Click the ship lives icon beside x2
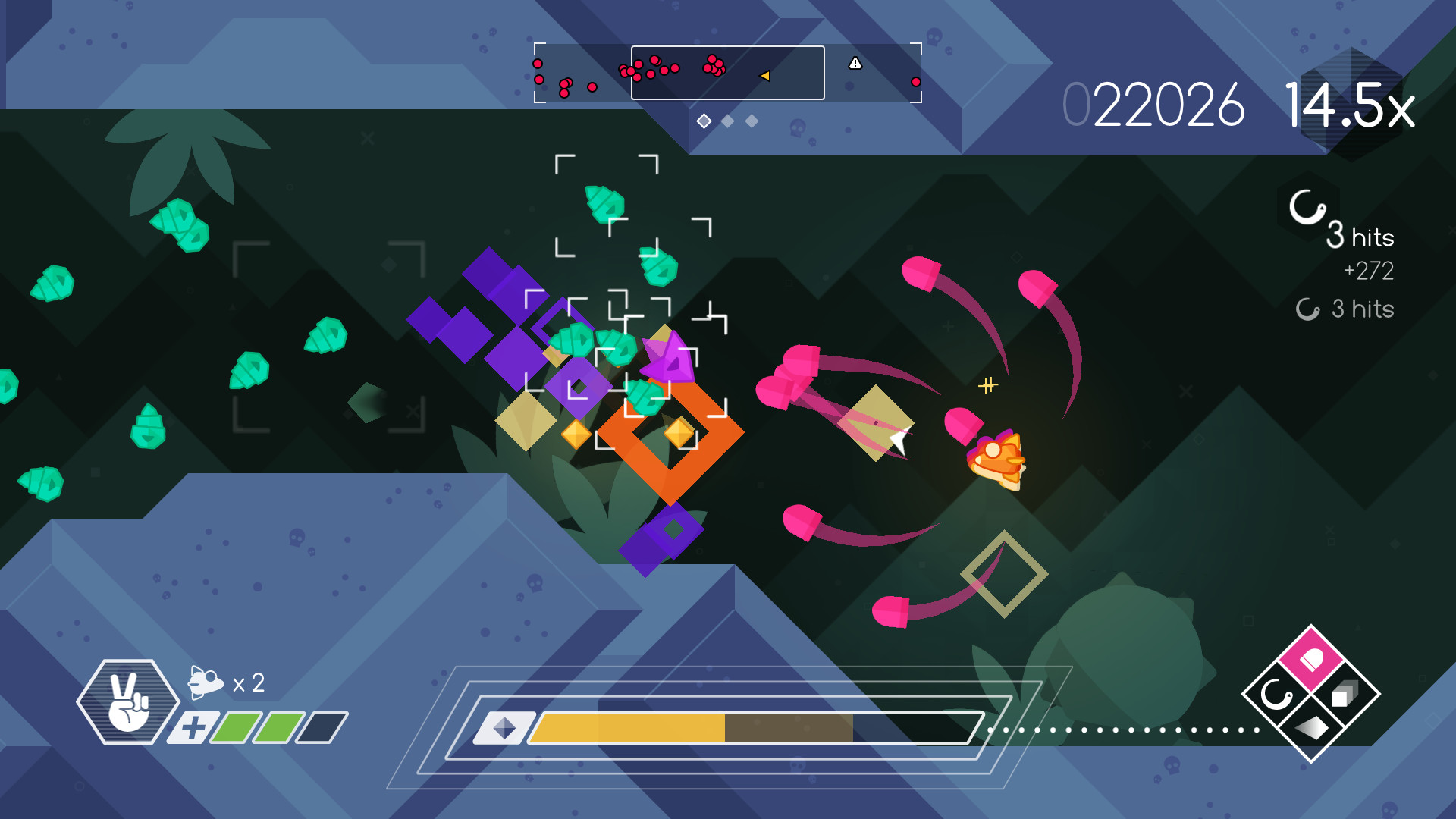This screenshot has width=1456, height=819. (205, 682)
